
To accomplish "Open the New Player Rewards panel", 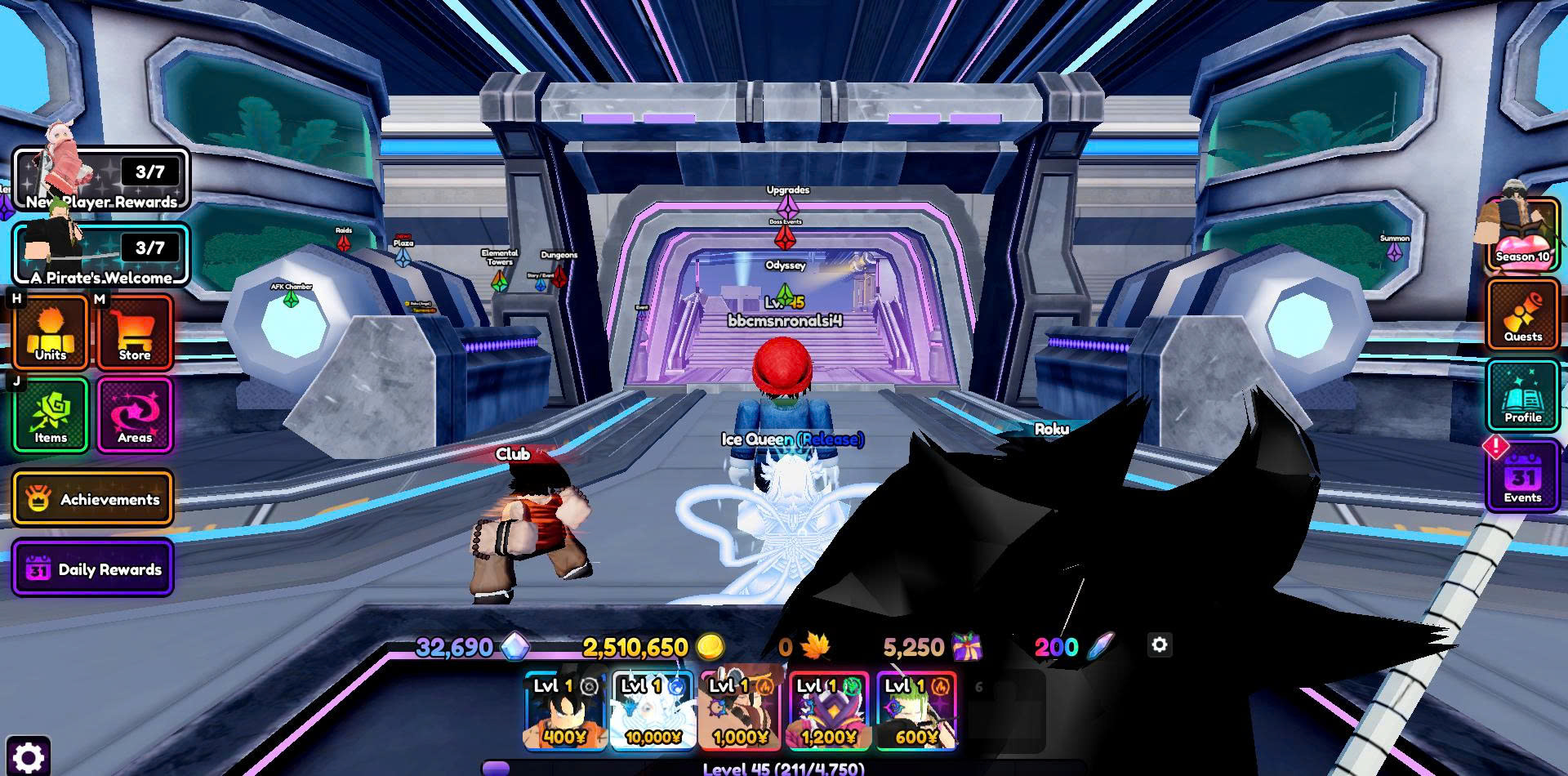I will (x=101, y=181).
